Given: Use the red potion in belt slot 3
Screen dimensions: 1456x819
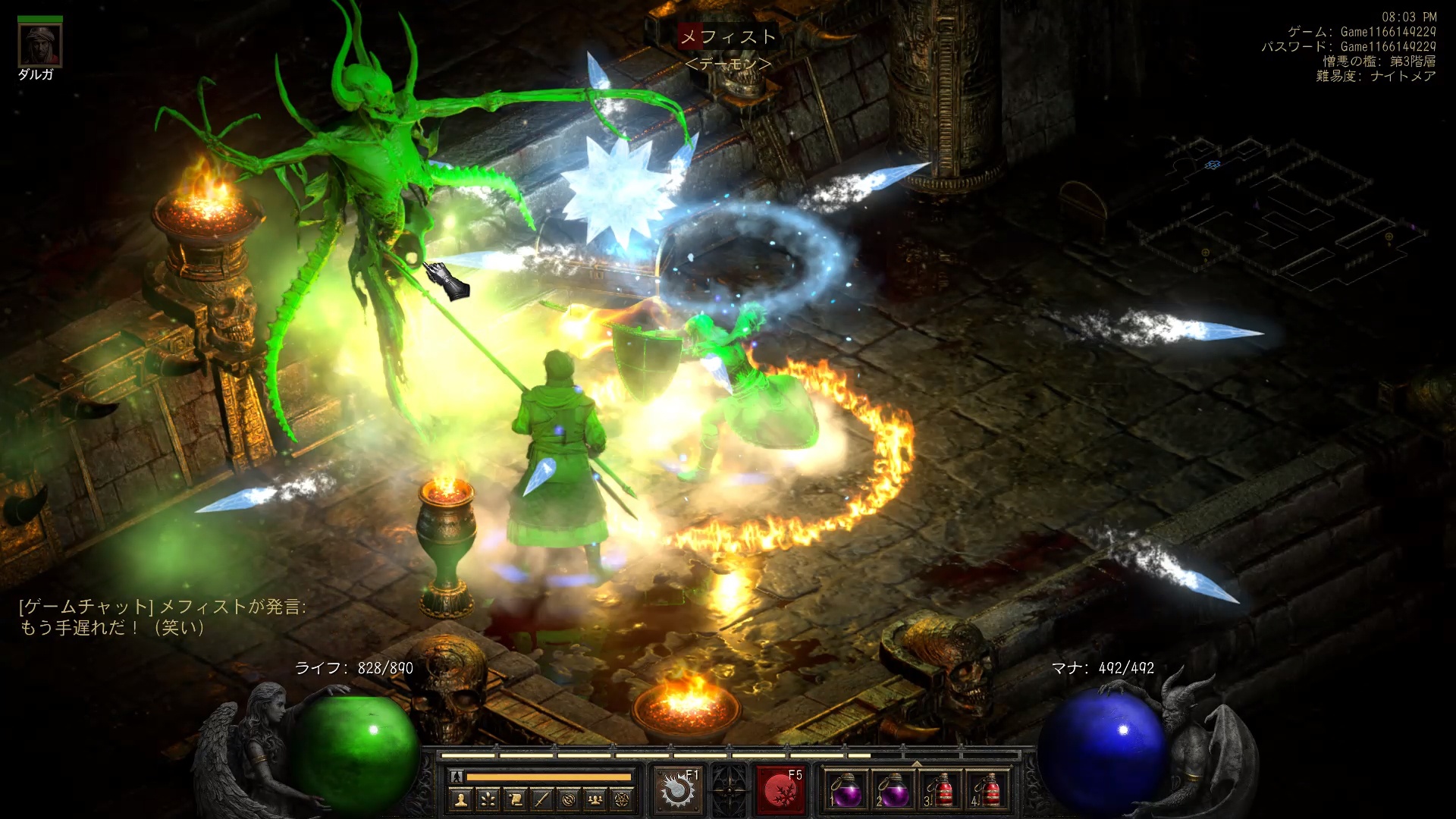Looking at the screenshot, I should pos(940,791).
